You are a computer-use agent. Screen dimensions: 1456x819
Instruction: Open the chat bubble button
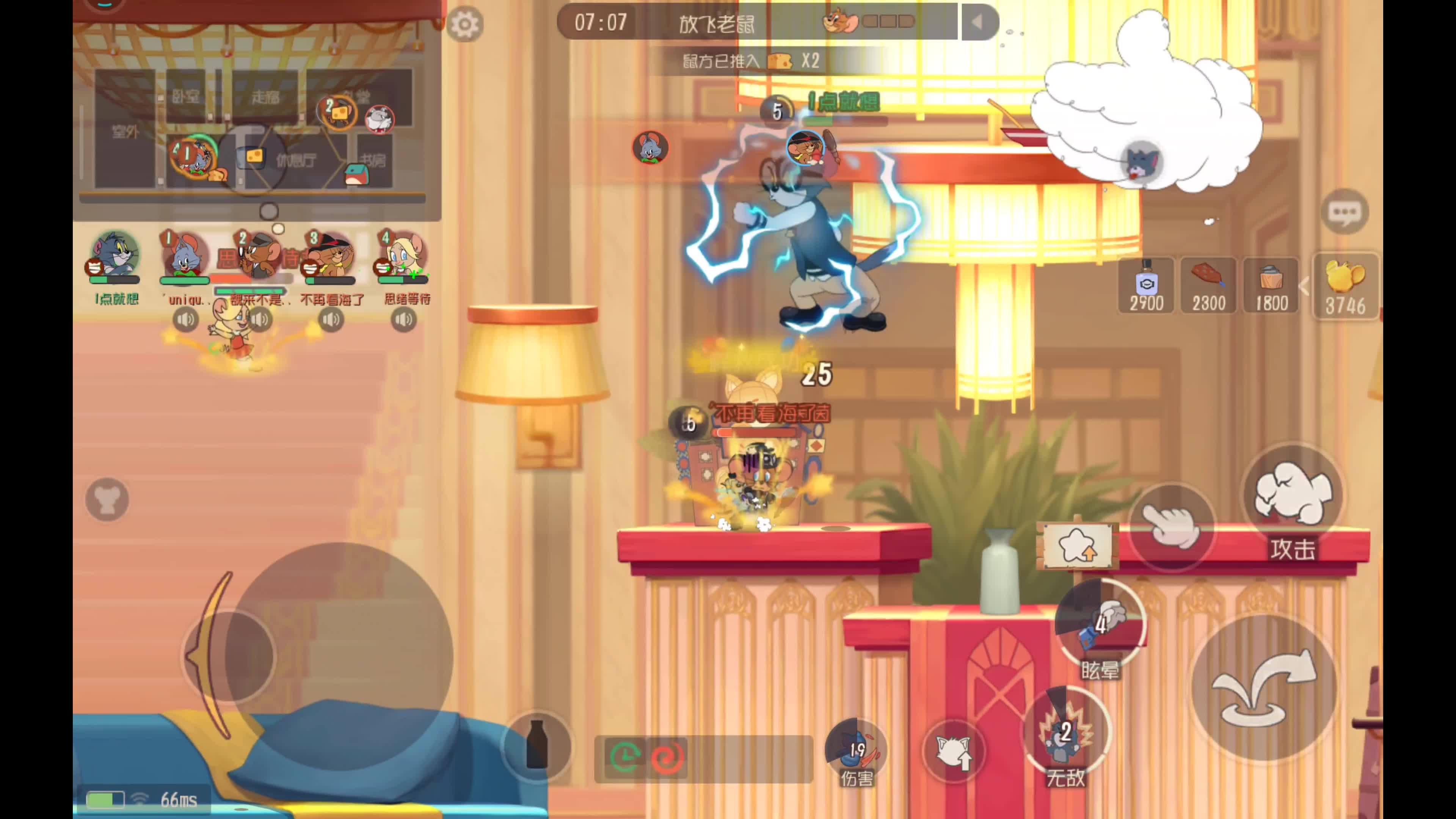click(x=1345, y=212)
